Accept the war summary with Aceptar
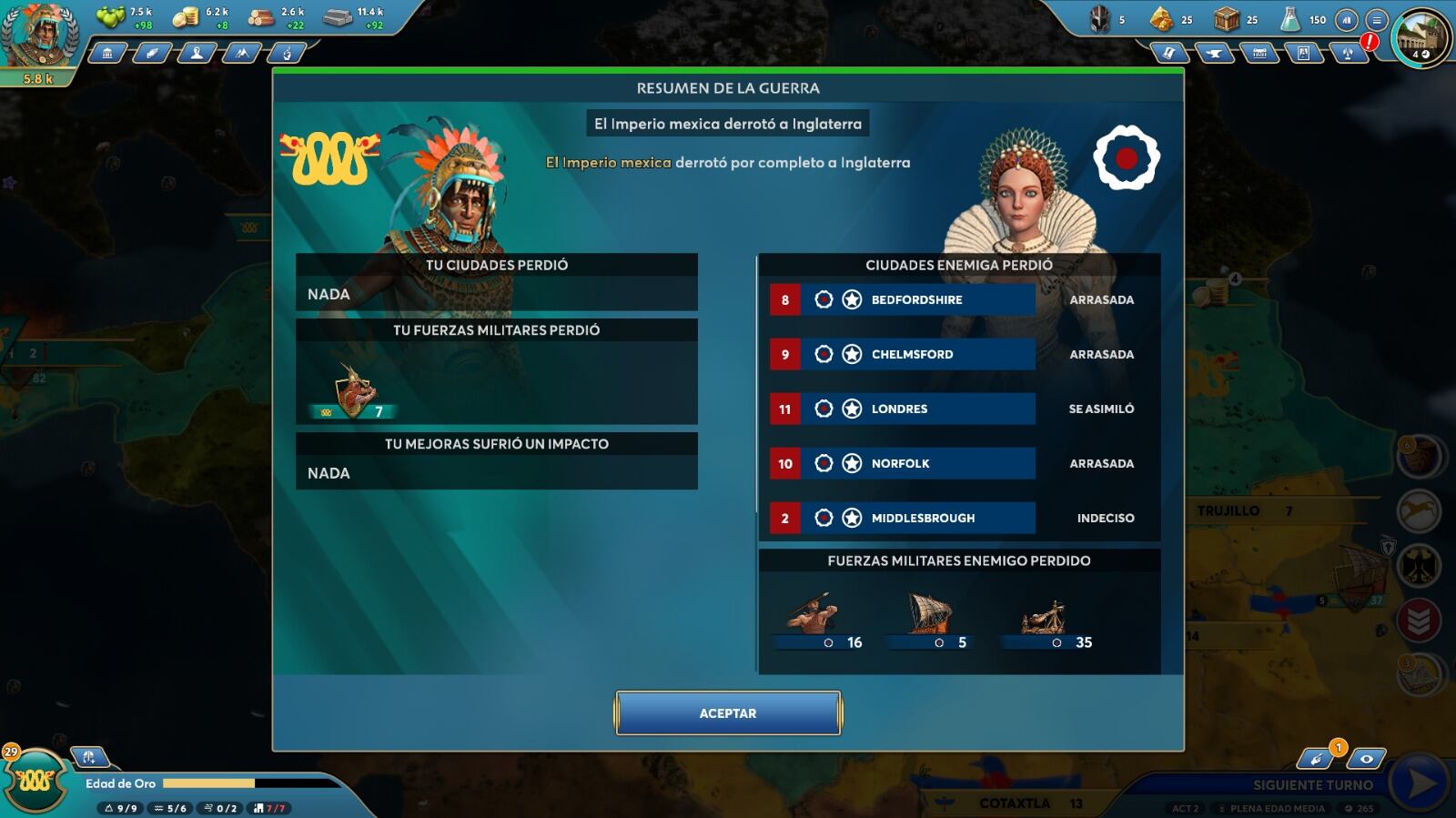The height and width of the screenshot is (818, 1456). tap(727, 712)
